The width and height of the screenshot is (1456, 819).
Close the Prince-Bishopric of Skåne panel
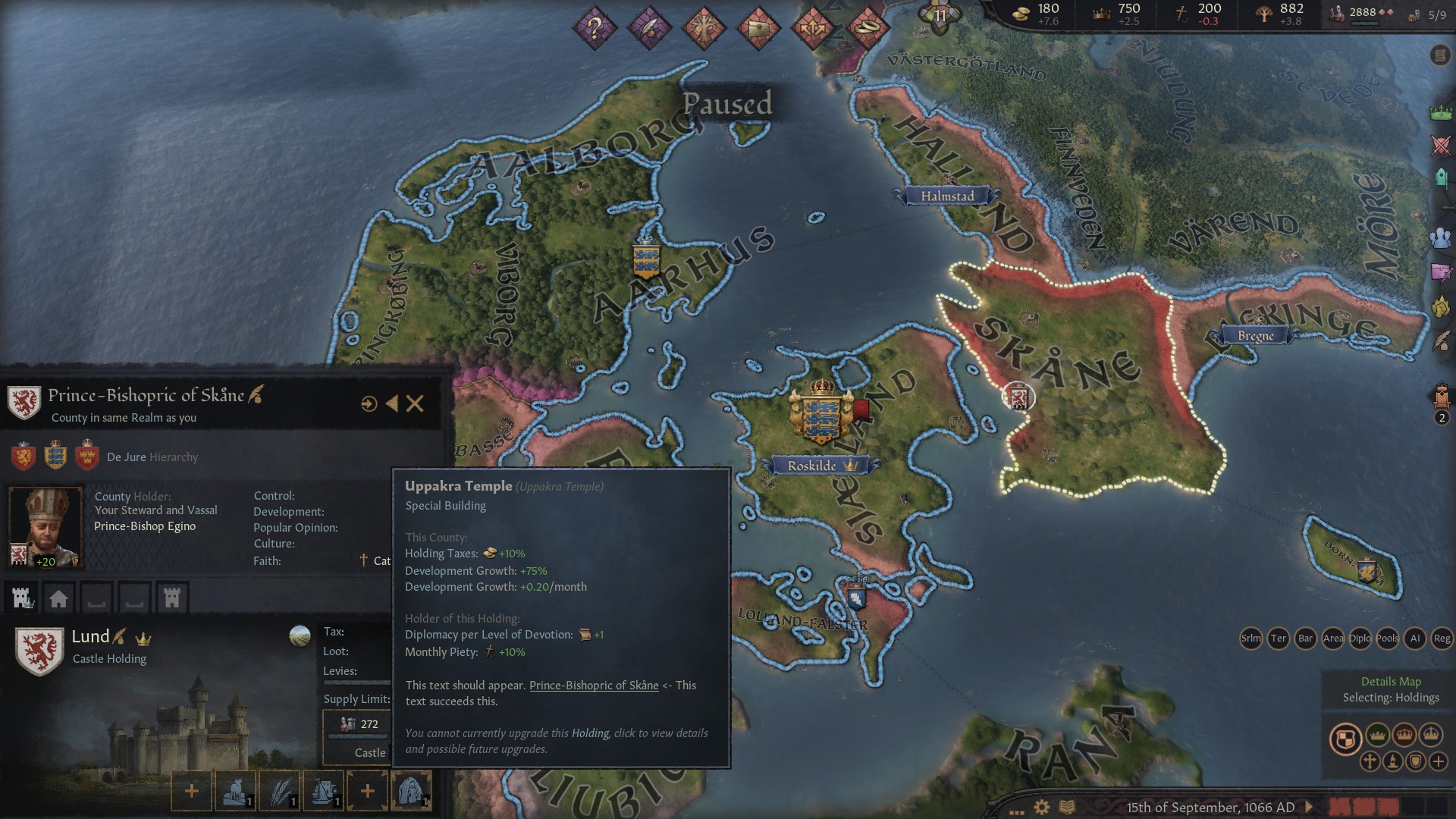[x=415, y=403]
